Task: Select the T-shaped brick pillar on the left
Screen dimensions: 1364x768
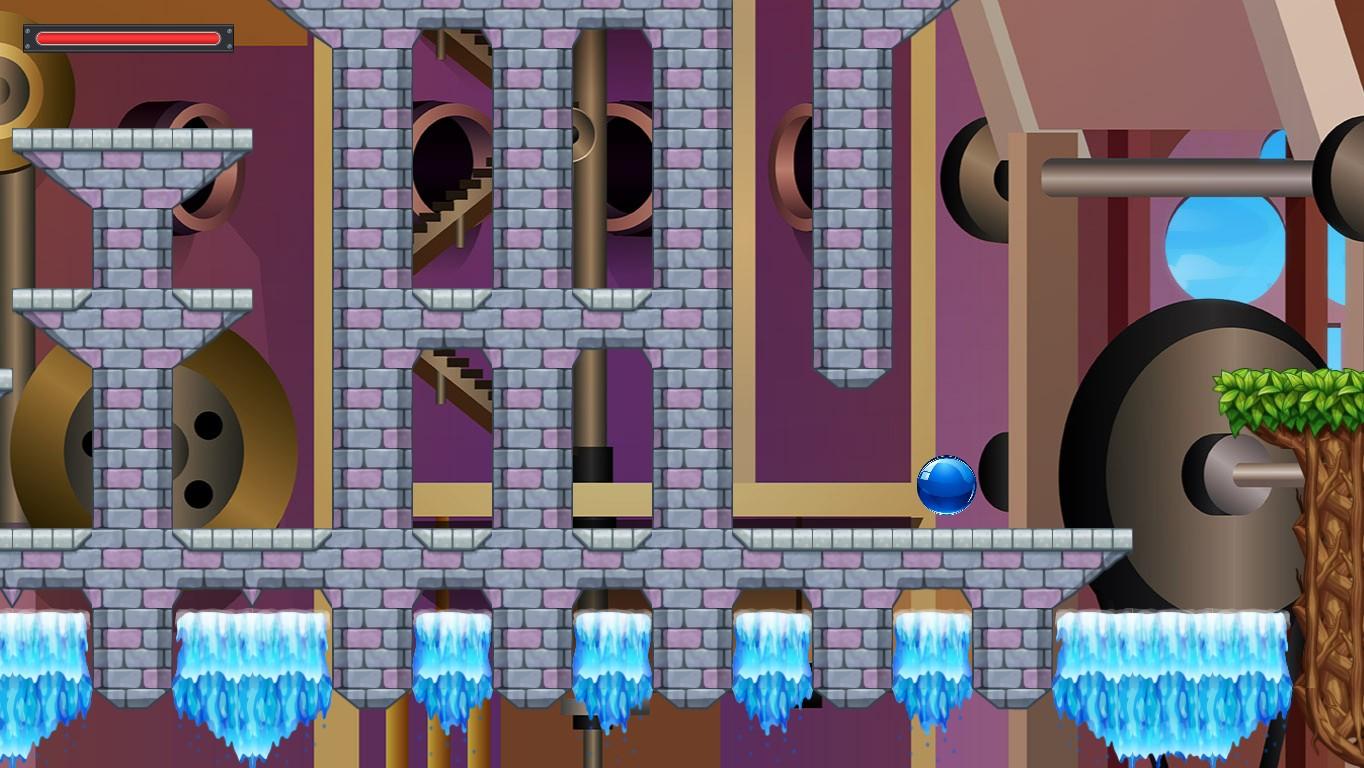Action: [130, 200]
